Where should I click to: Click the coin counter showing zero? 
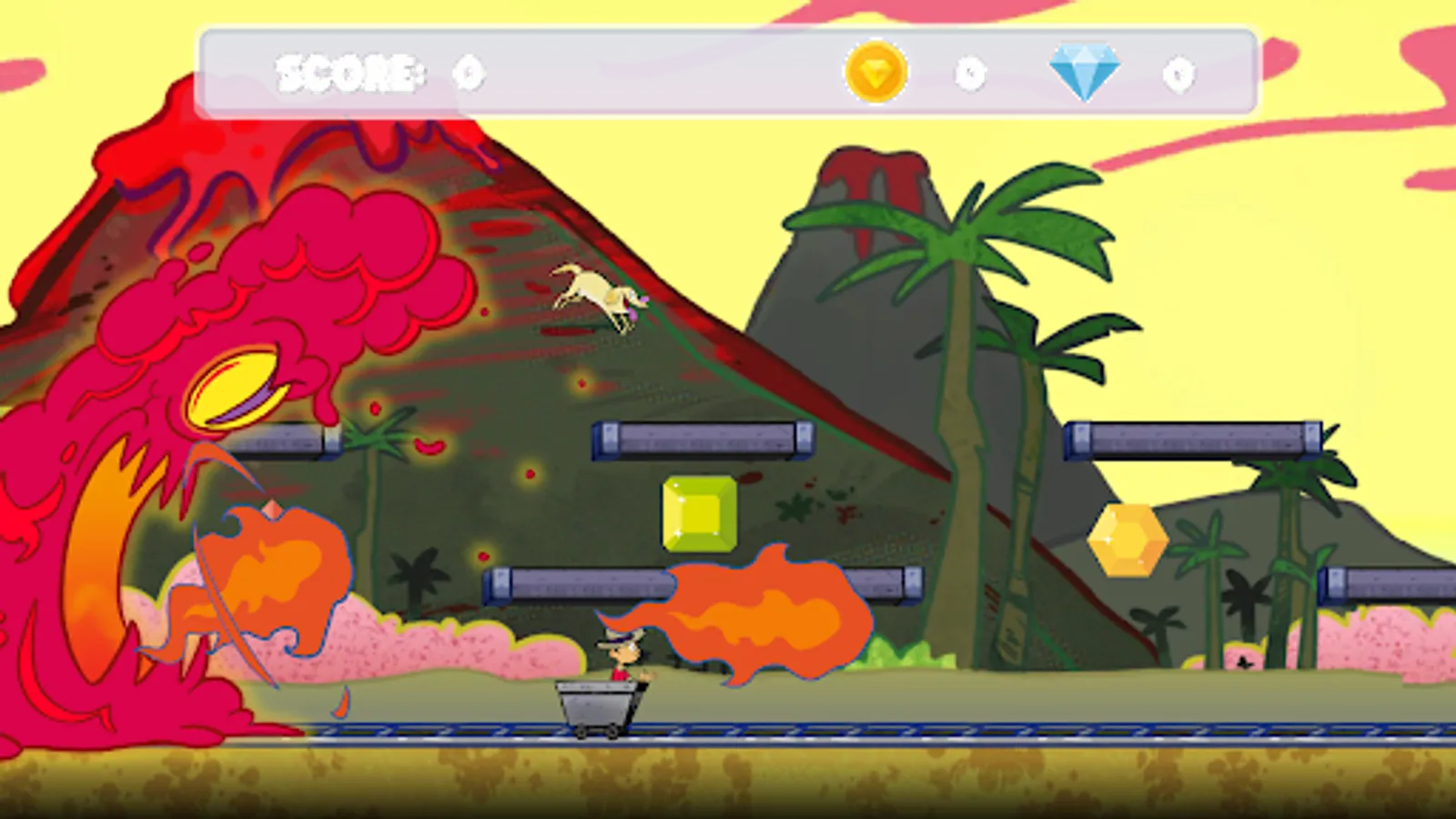click(x=970, y=75)
